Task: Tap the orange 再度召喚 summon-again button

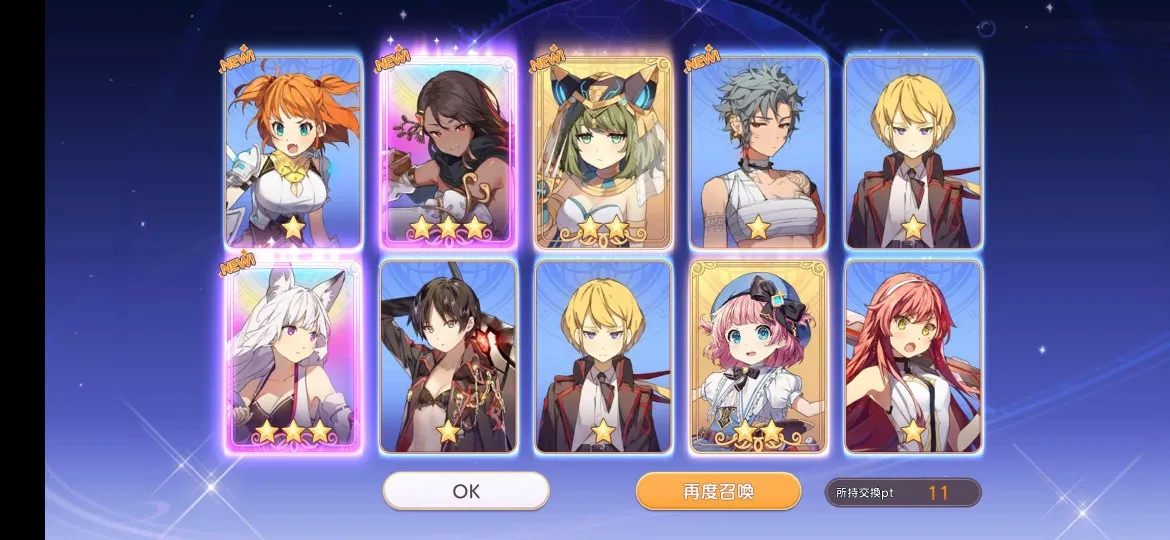Action: [718, 491]
